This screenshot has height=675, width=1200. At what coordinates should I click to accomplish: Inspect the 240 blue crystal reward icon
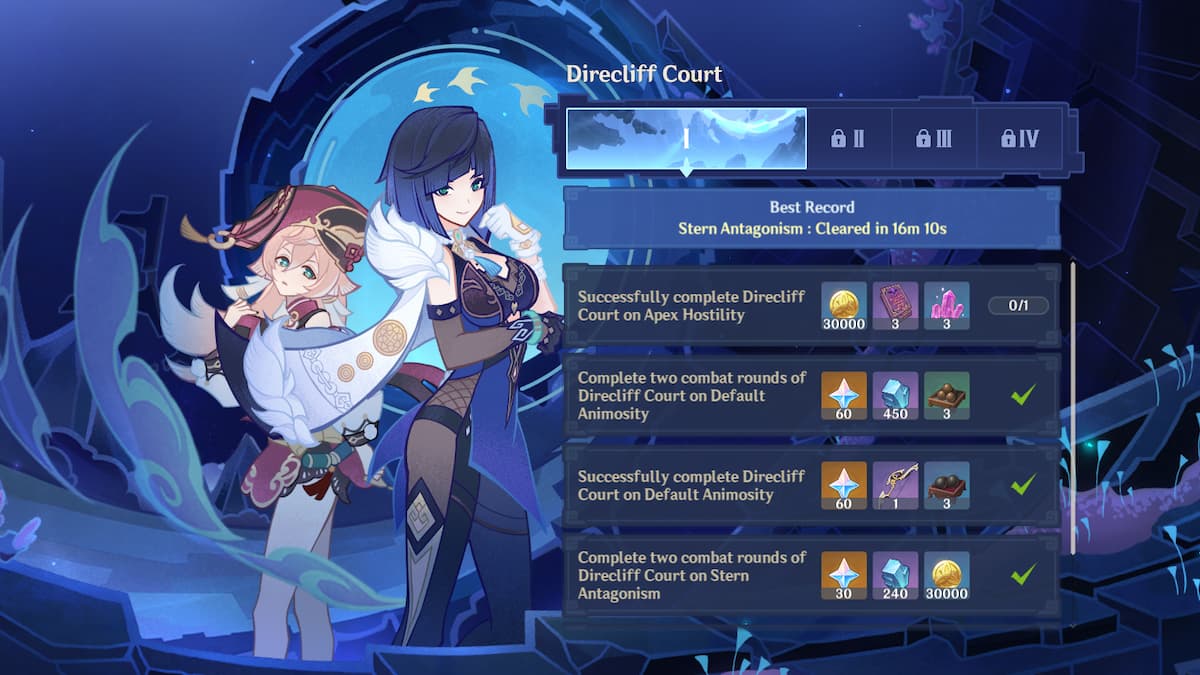pyautogui.click(x=895, y=575)
